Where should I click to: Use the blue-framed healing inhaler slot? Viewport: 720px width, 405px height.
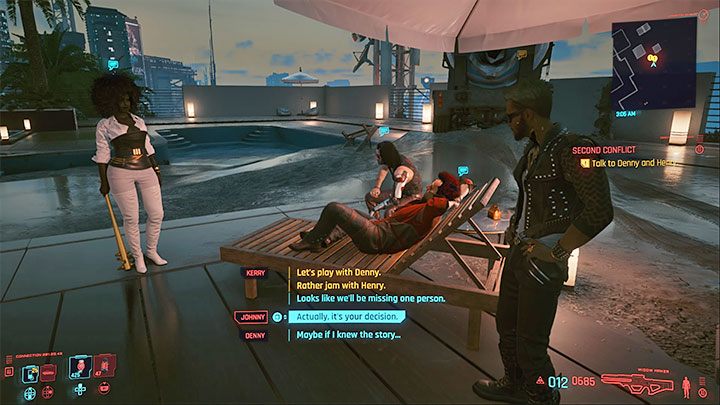[x=80, y=369]
